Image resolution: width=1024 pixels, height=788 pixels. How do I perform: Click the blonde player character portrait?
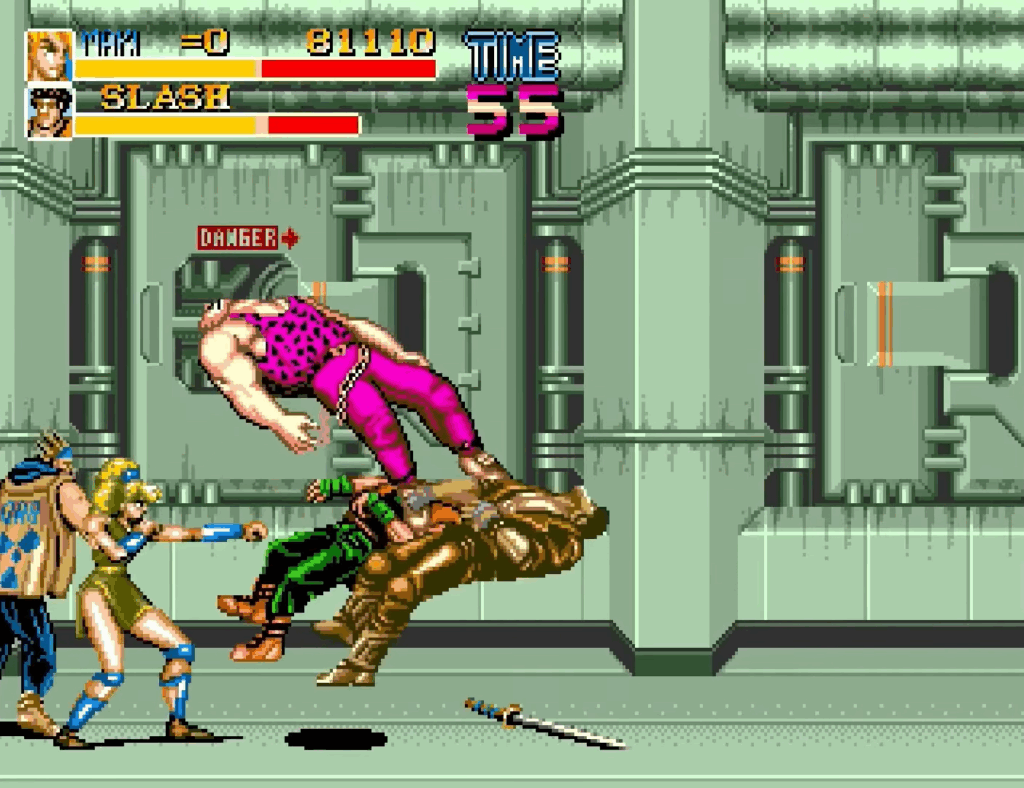[49, 56]
